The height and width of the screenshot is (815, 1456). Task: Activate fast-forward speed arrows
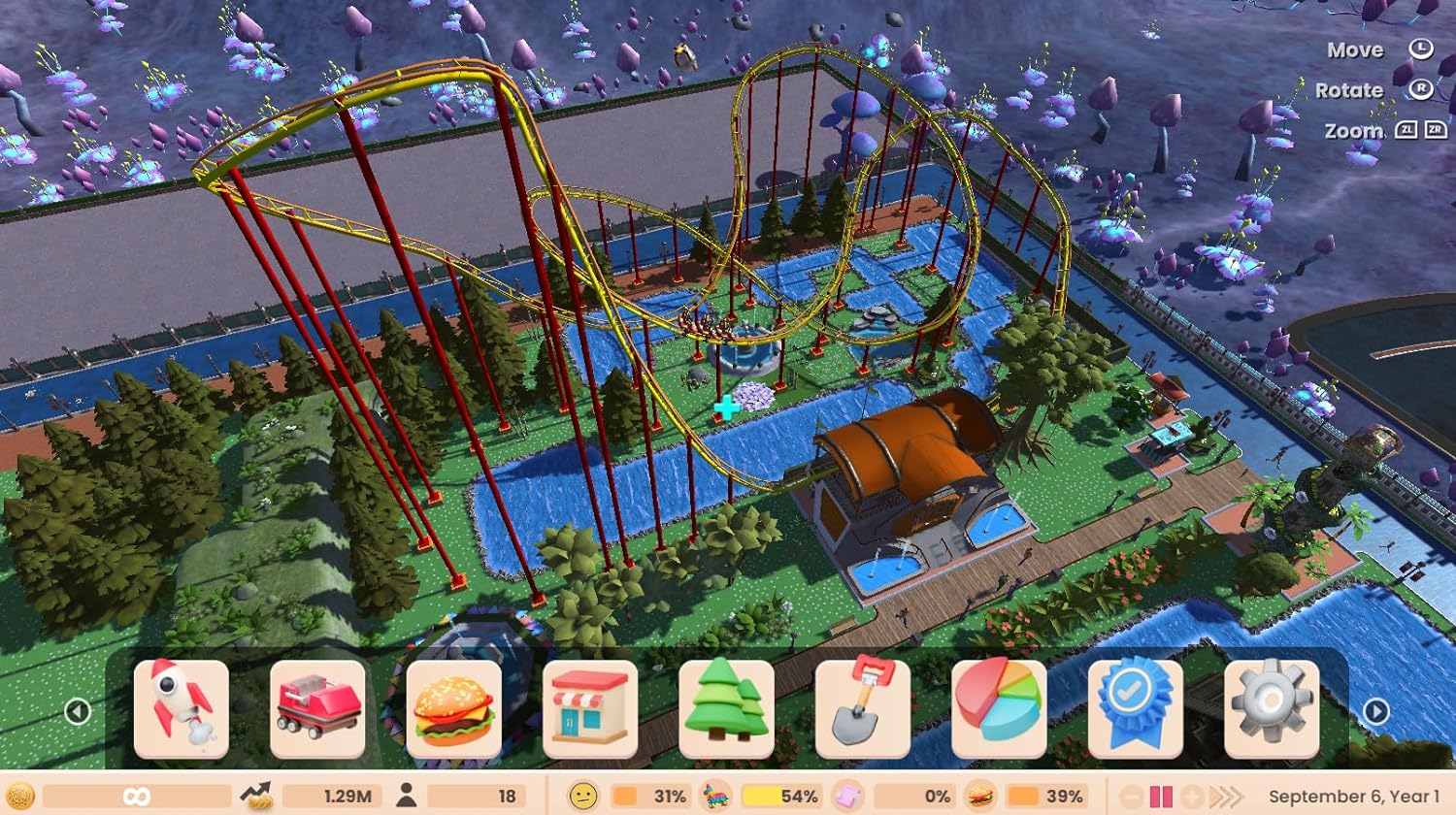[1226, 796]
